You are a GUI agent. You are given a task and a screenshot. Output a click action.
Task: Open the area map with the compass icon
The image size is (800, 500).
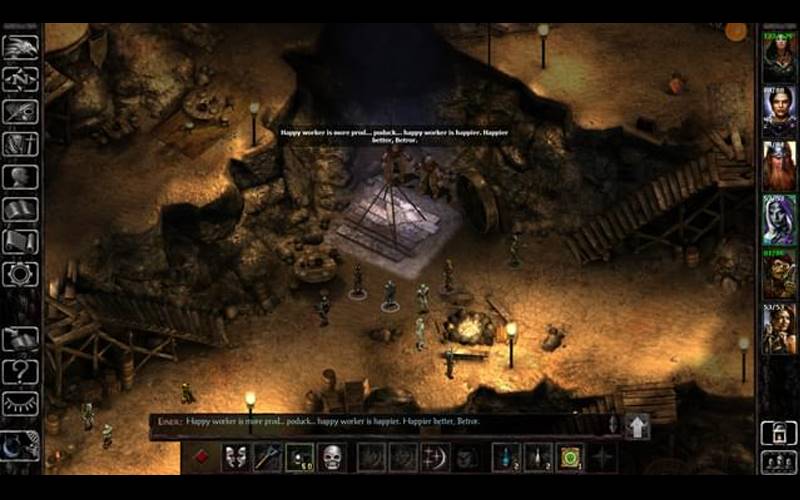(x=20, y=79)
